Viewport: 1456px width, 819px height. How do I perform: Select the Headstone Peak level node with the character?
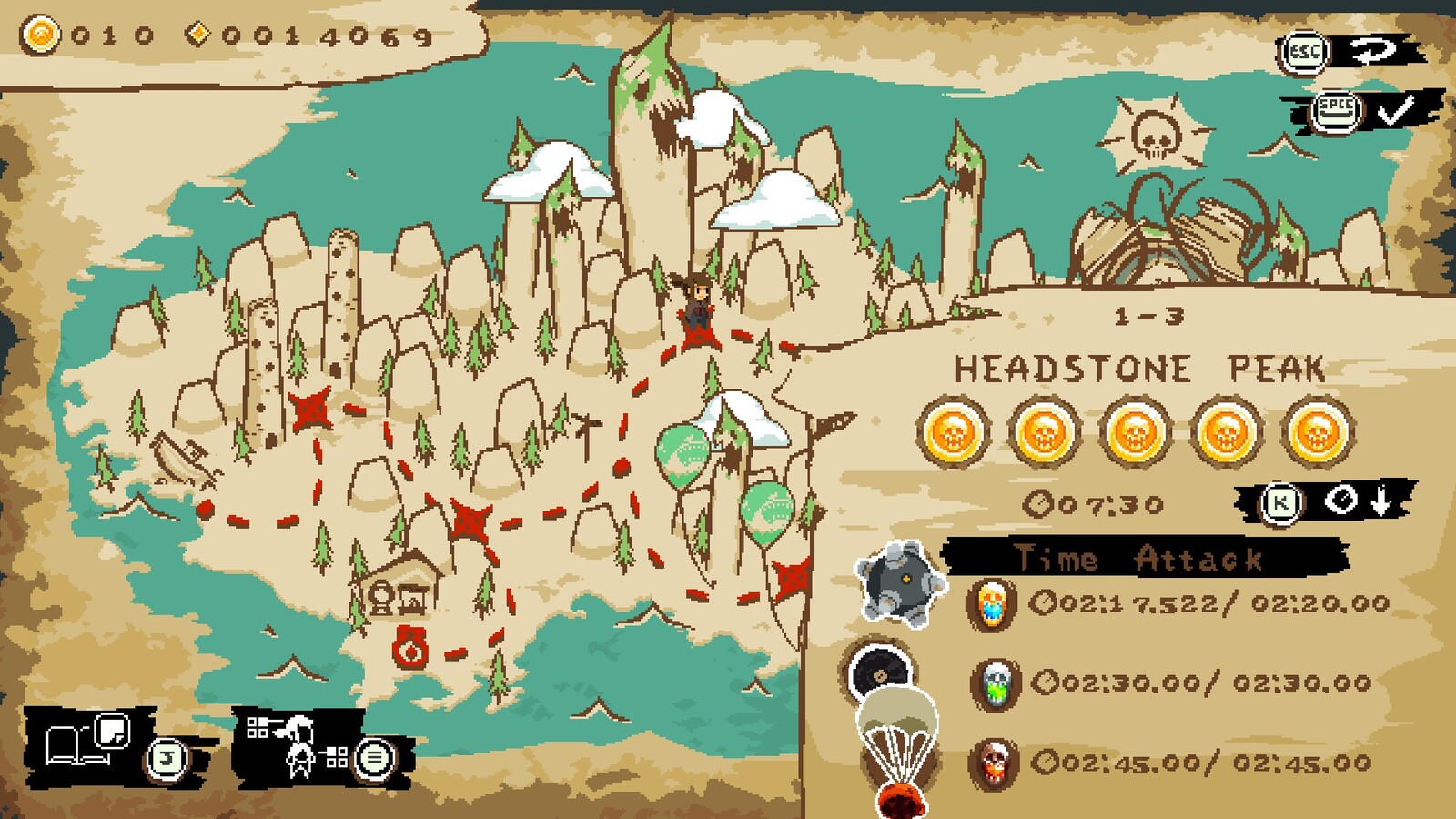698,334
